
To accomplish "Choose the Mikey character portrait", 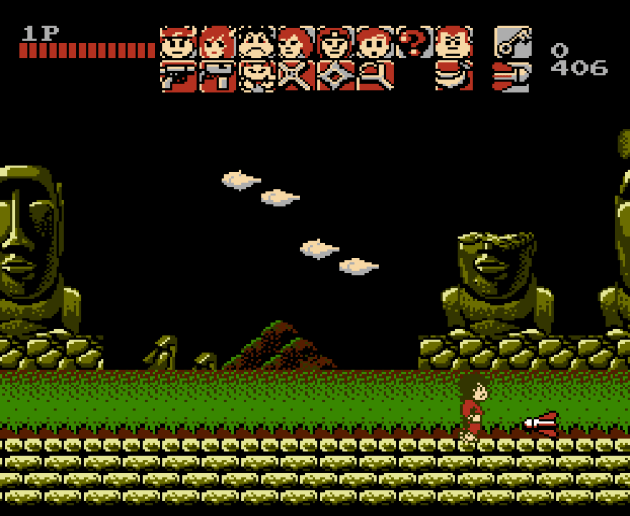I will click(x=373, y=43).
